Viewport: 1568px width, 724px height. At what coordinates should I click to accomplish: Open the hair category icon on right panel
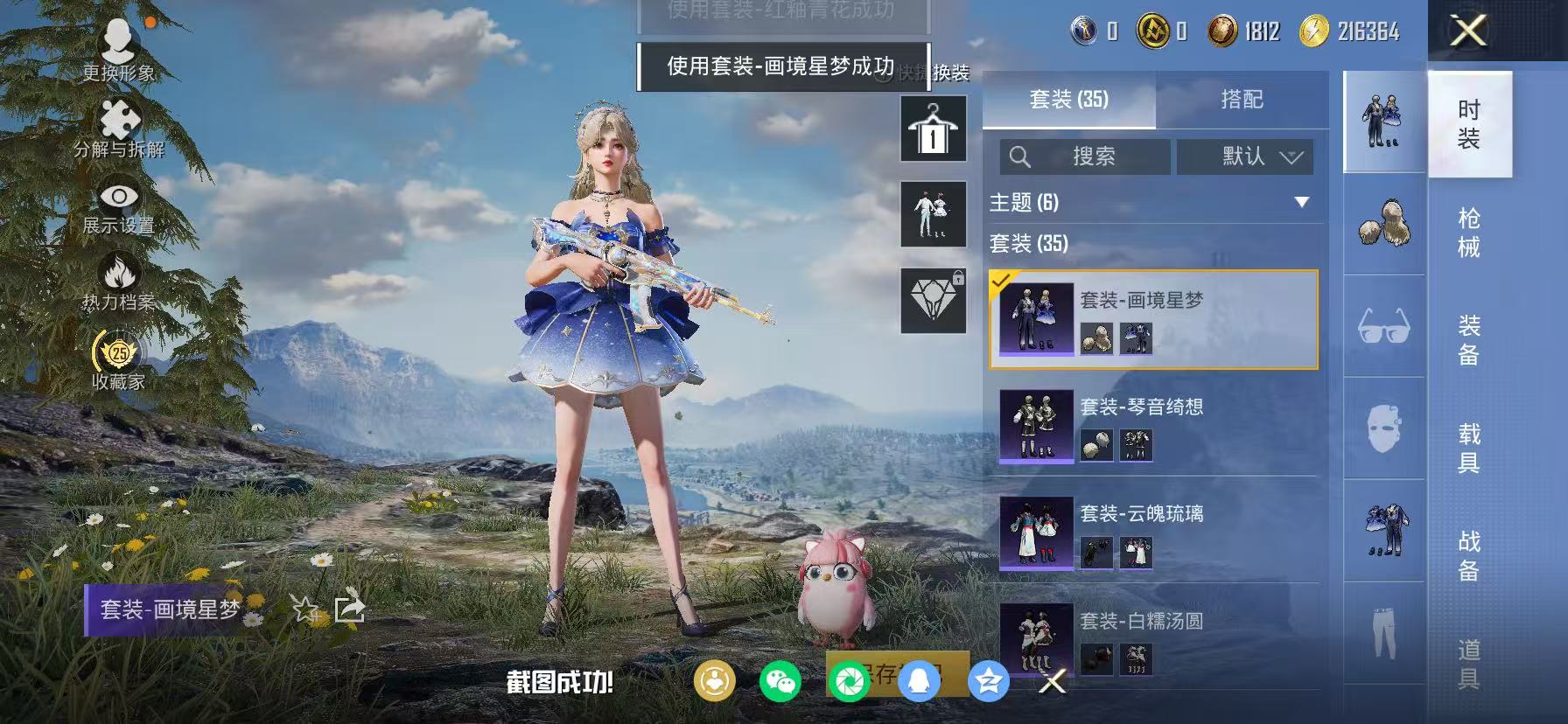pyautogui.click(x=1383, y=226)
